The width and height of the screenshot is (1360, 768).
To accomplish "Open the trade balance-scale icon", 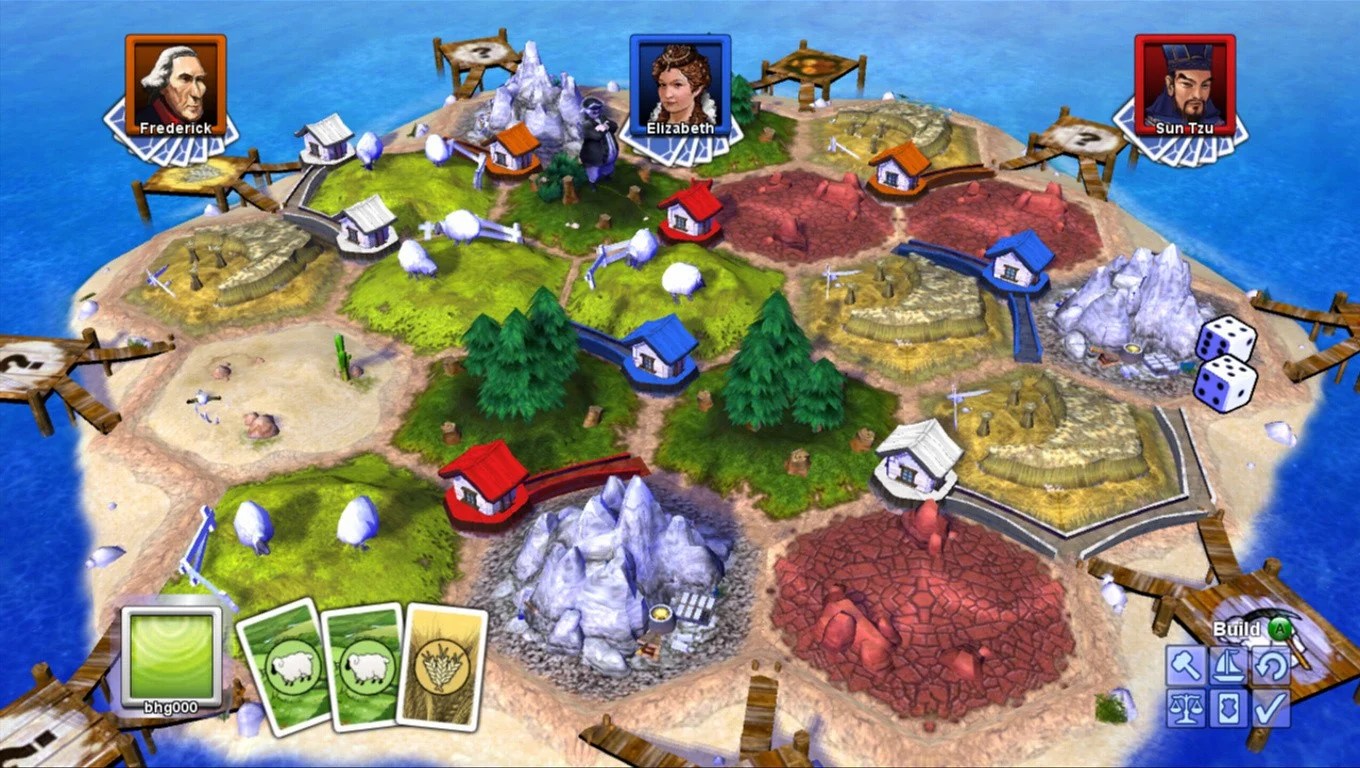I will point(1187,707).
